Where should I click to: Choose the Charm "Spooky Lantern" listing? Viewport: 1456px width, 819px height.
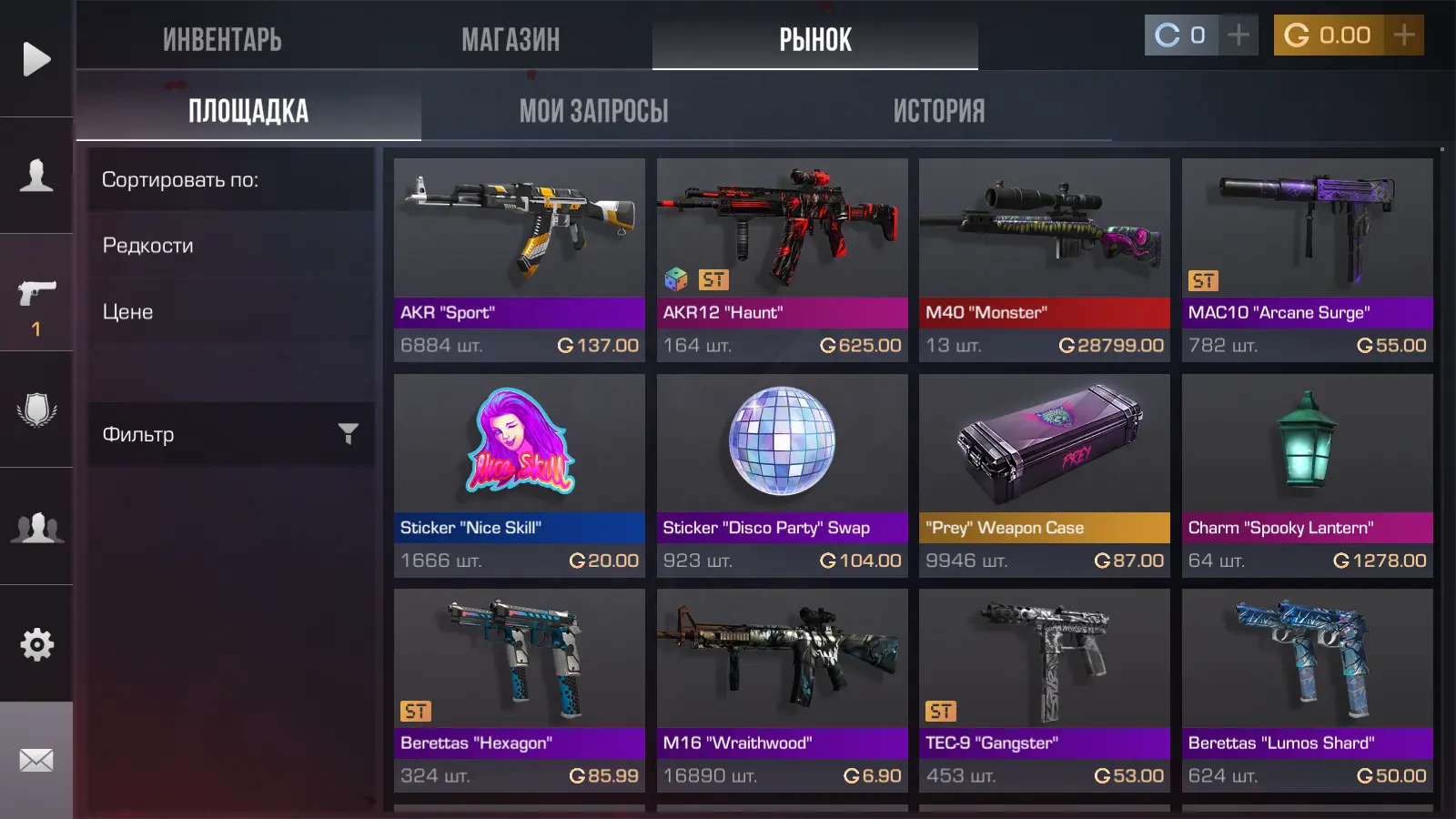1307,475
